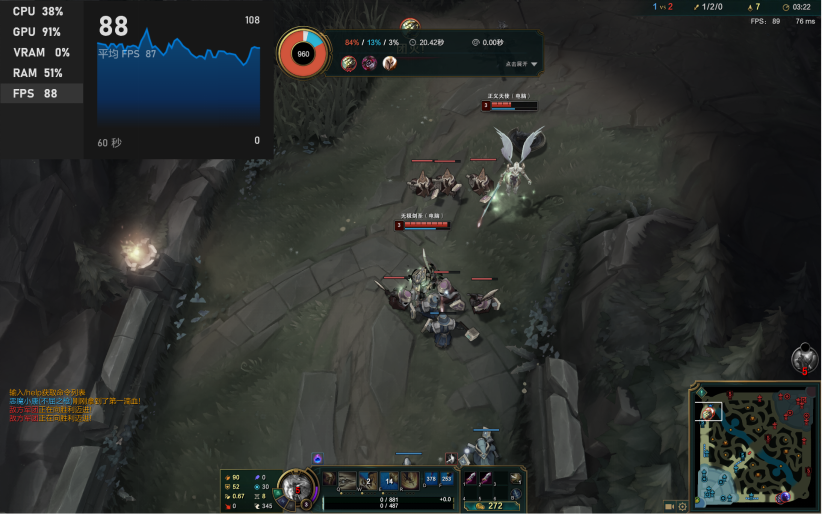Activate the W ability icon
This screenshot has width=823, height=514.
click(x=368, y=480)
